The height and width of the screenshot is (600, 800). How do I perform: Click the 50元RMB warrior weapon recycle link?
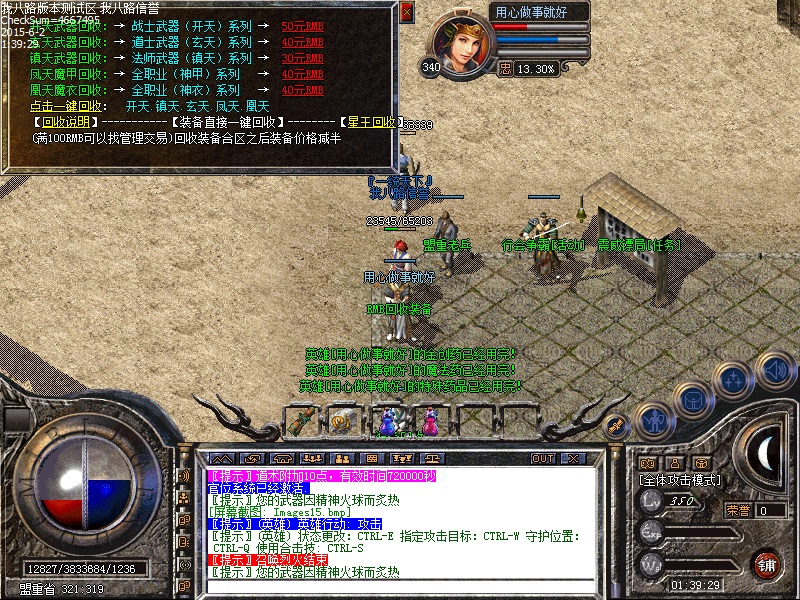(303, 27)
